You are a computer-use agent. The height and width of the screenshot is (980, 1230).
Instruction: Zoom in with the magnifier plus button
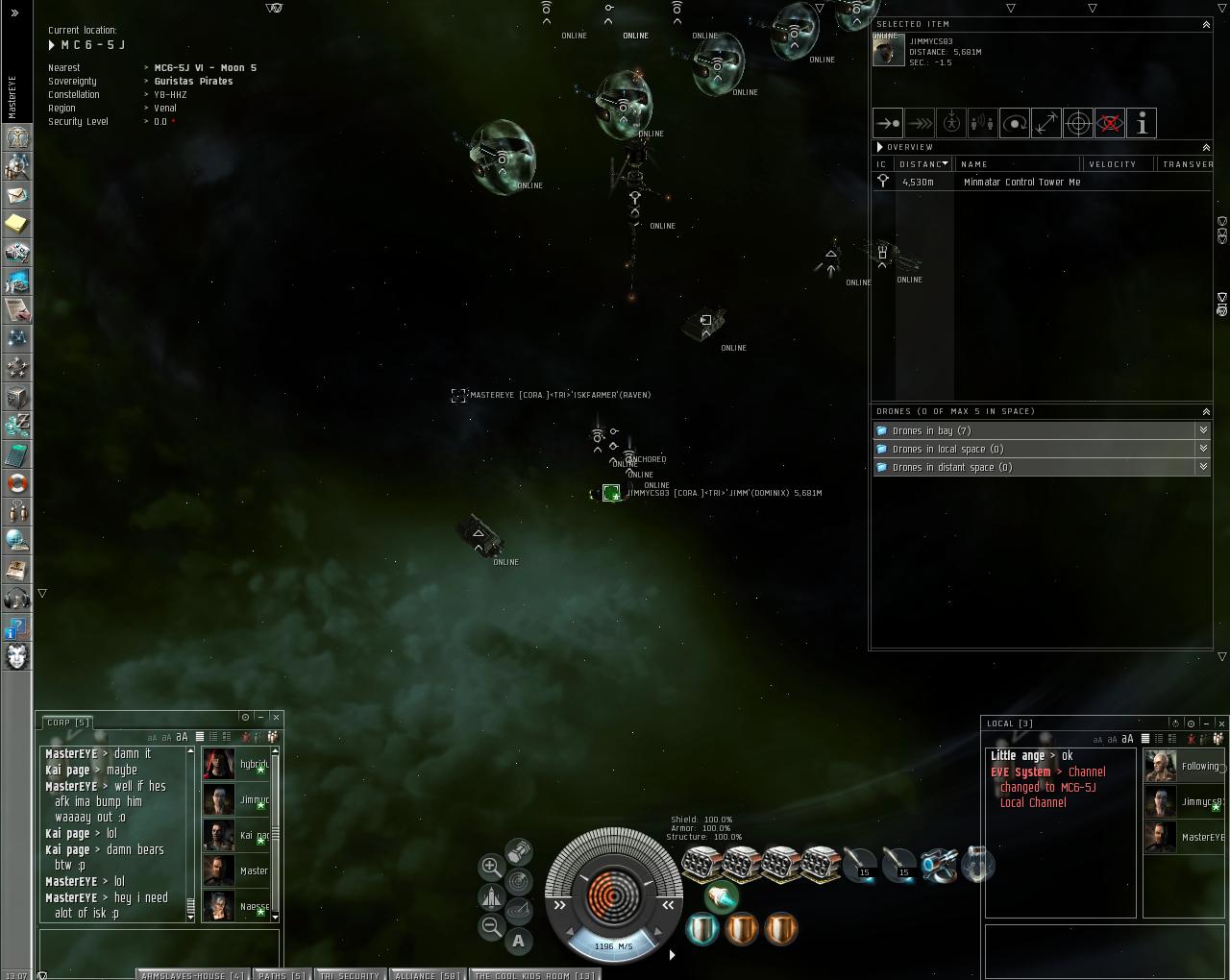(x=491, y=866)
